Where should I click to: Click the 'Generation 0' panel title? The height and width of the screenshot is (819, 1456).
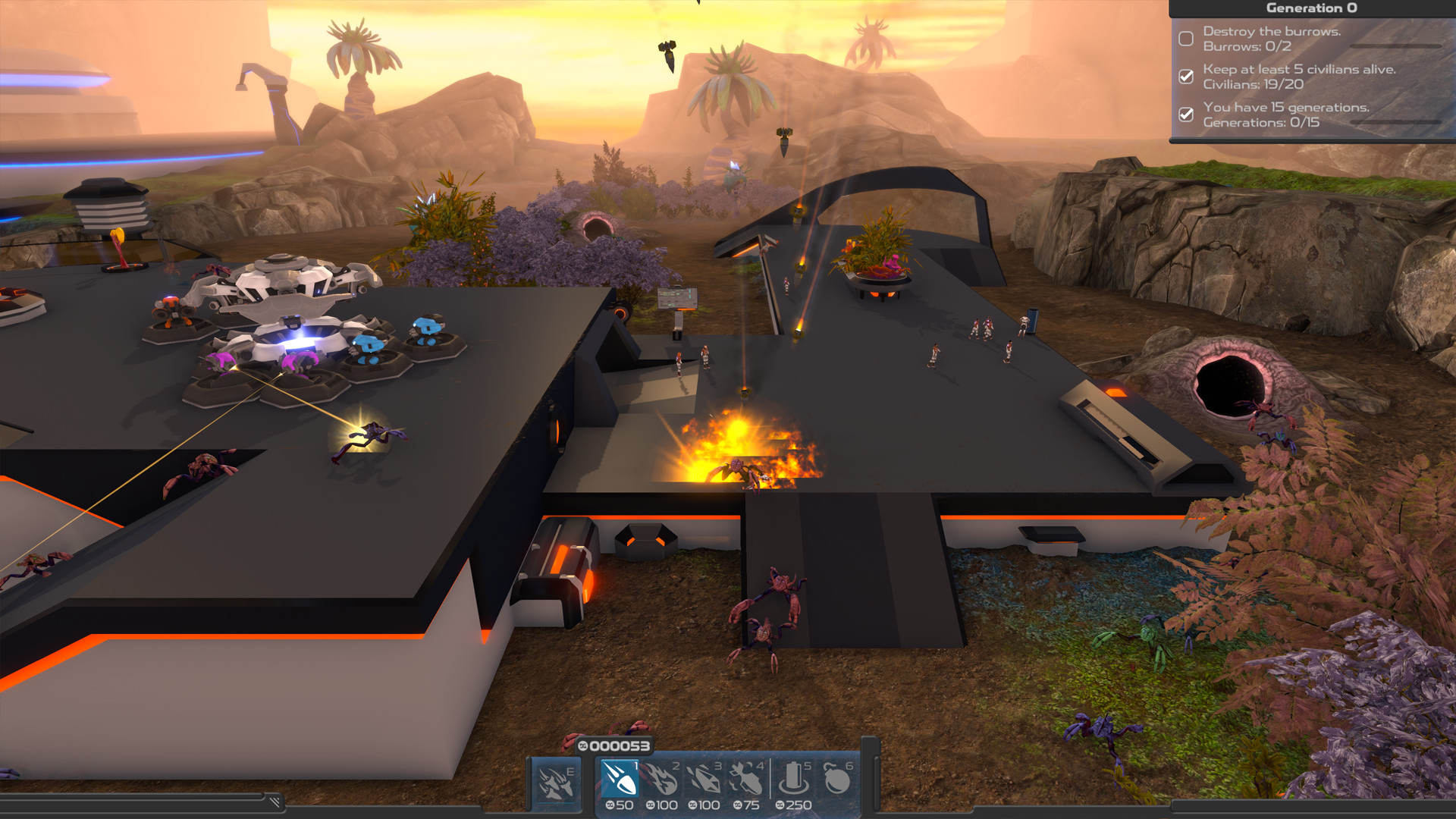click(x=1312, y=8)
